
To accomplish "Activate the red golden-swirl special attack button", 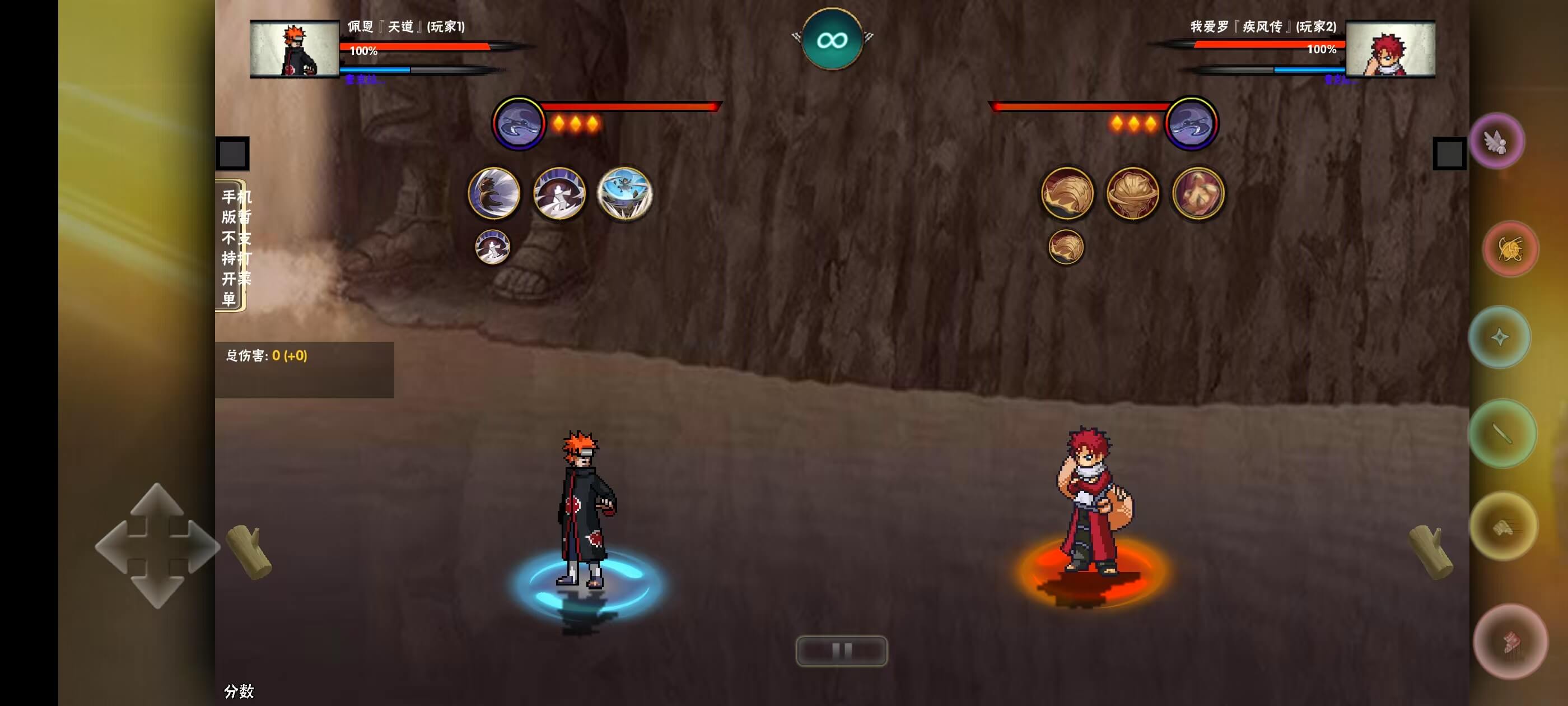I will (1510, 249).
